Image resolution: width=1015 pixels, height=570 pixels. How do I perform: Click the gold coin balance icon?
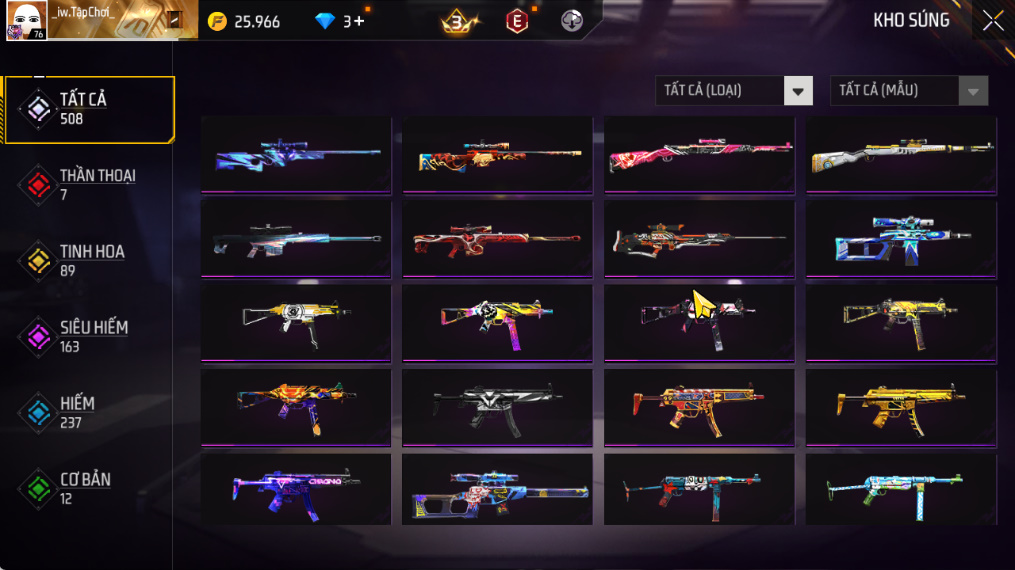click(x=217, y=21)
